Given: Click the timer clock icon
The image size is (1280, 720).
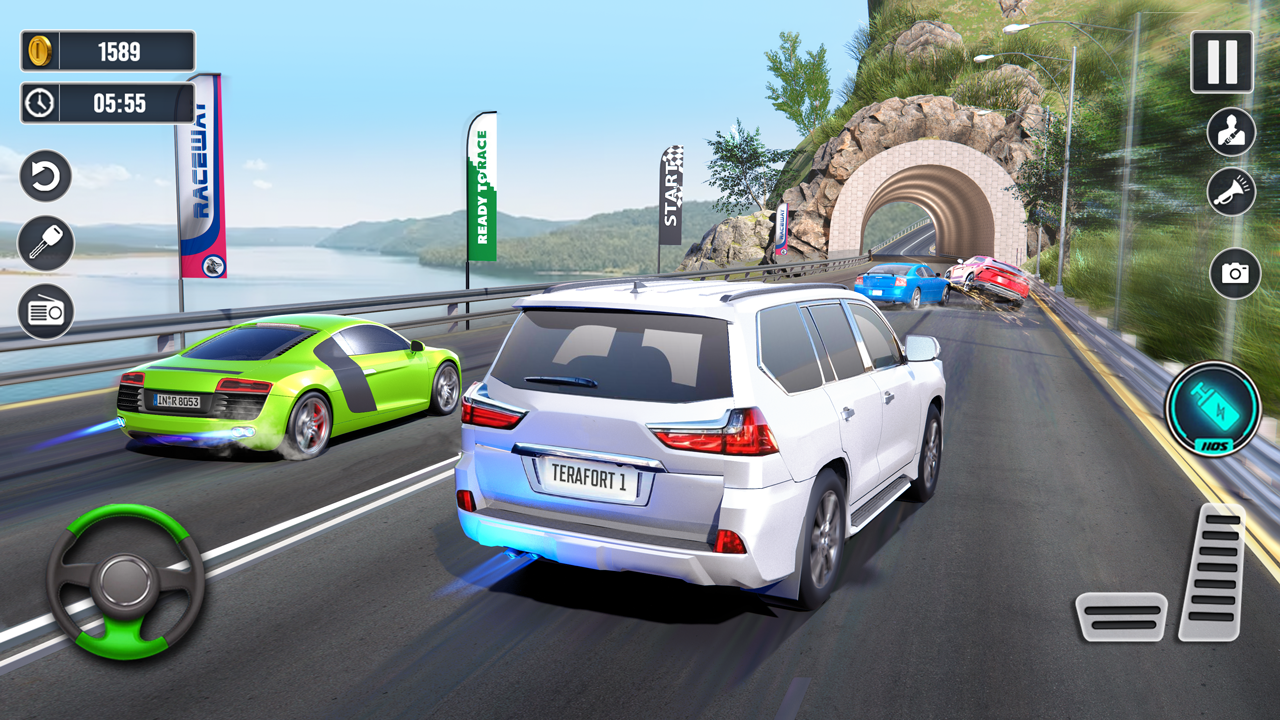Looking at the screenshot, I should point(38,103).
